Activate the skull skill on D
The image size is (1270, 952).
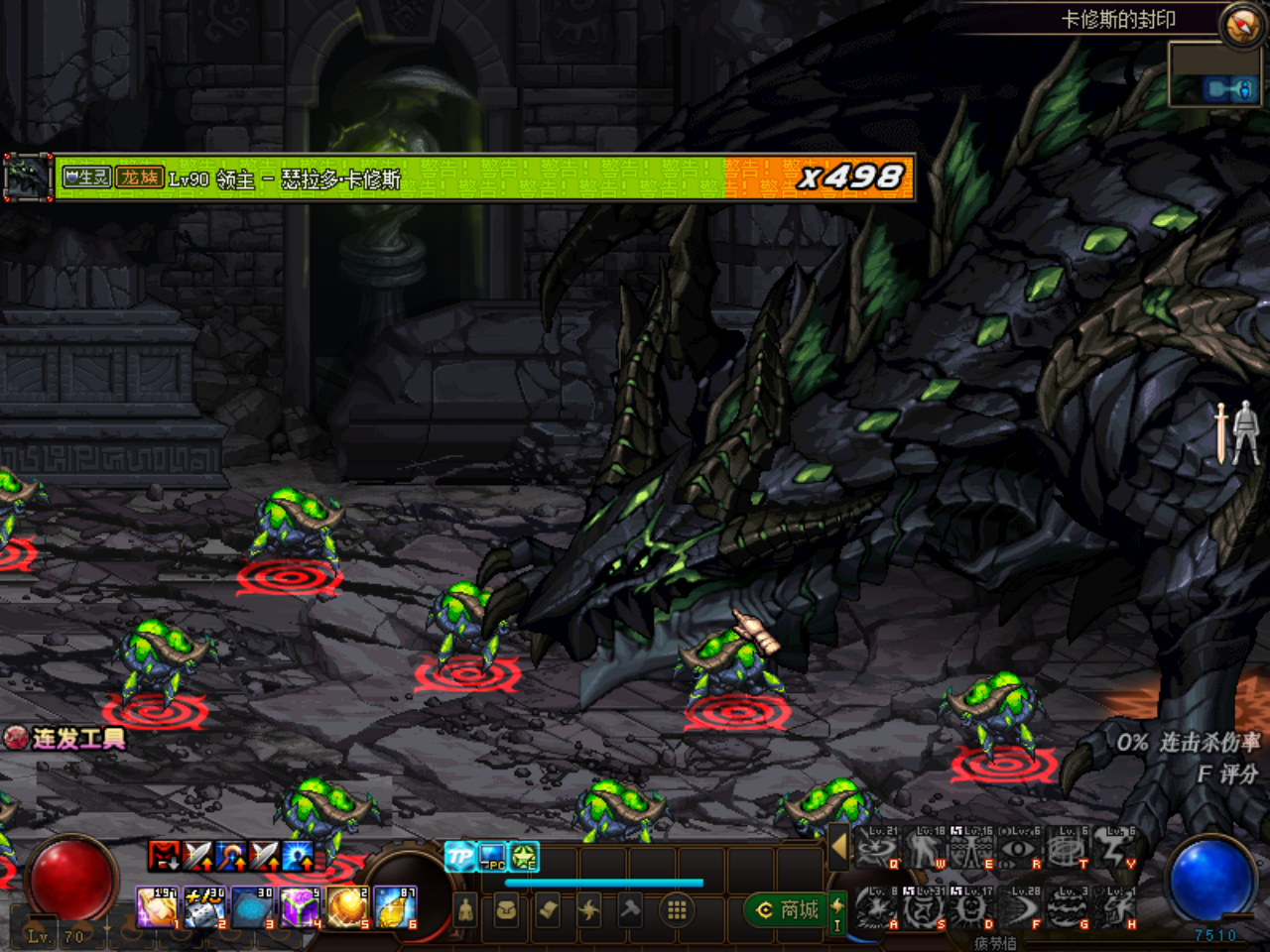[x=971, y=907]
